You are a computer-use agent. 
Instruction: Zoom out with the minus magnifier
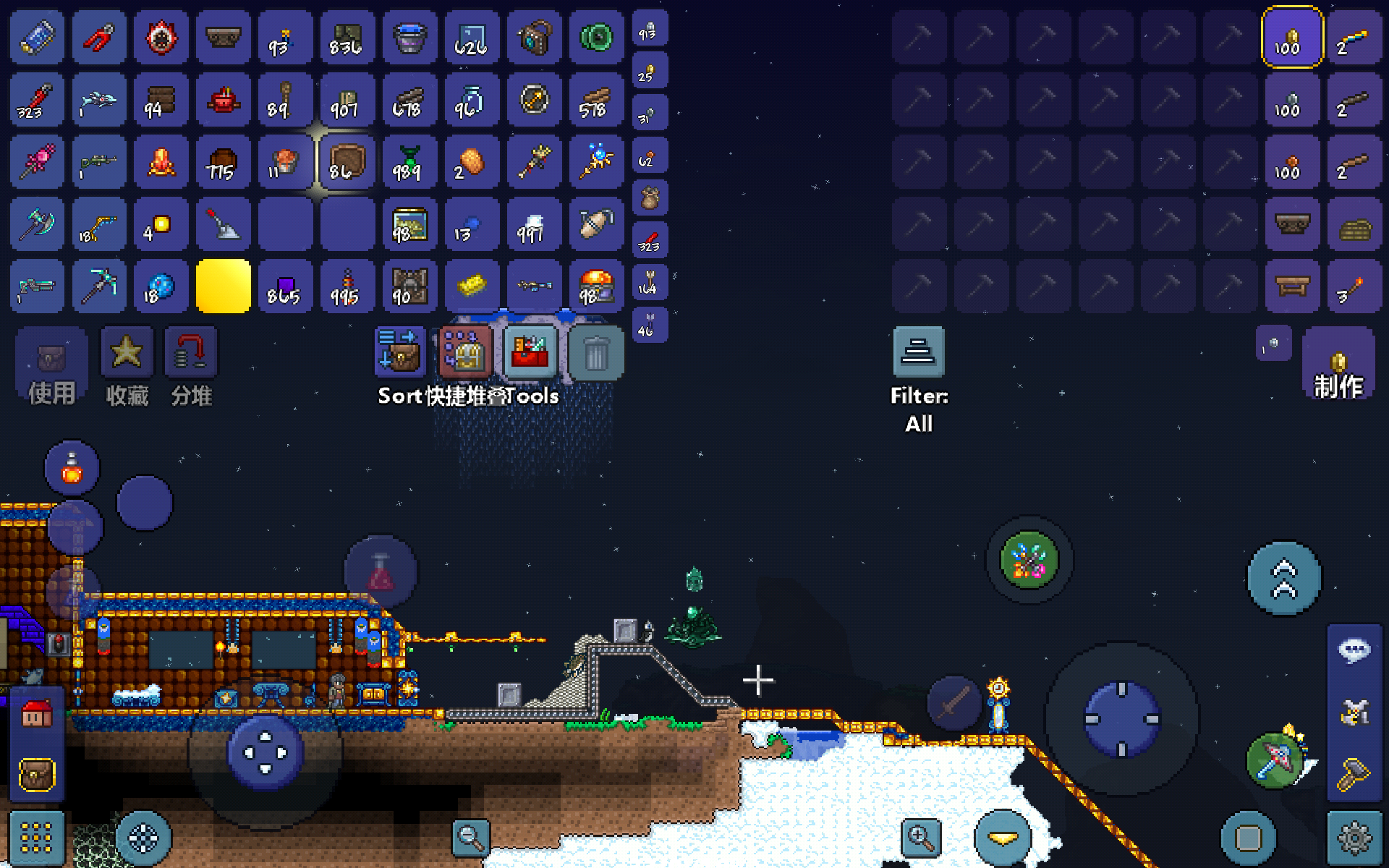click(x=470, y=838)
